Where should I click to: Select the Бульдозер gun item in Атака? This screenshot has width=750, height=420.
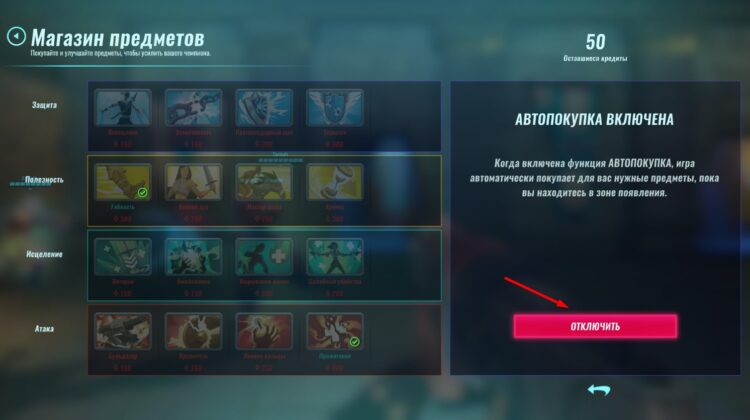click(x=123, y=332)
